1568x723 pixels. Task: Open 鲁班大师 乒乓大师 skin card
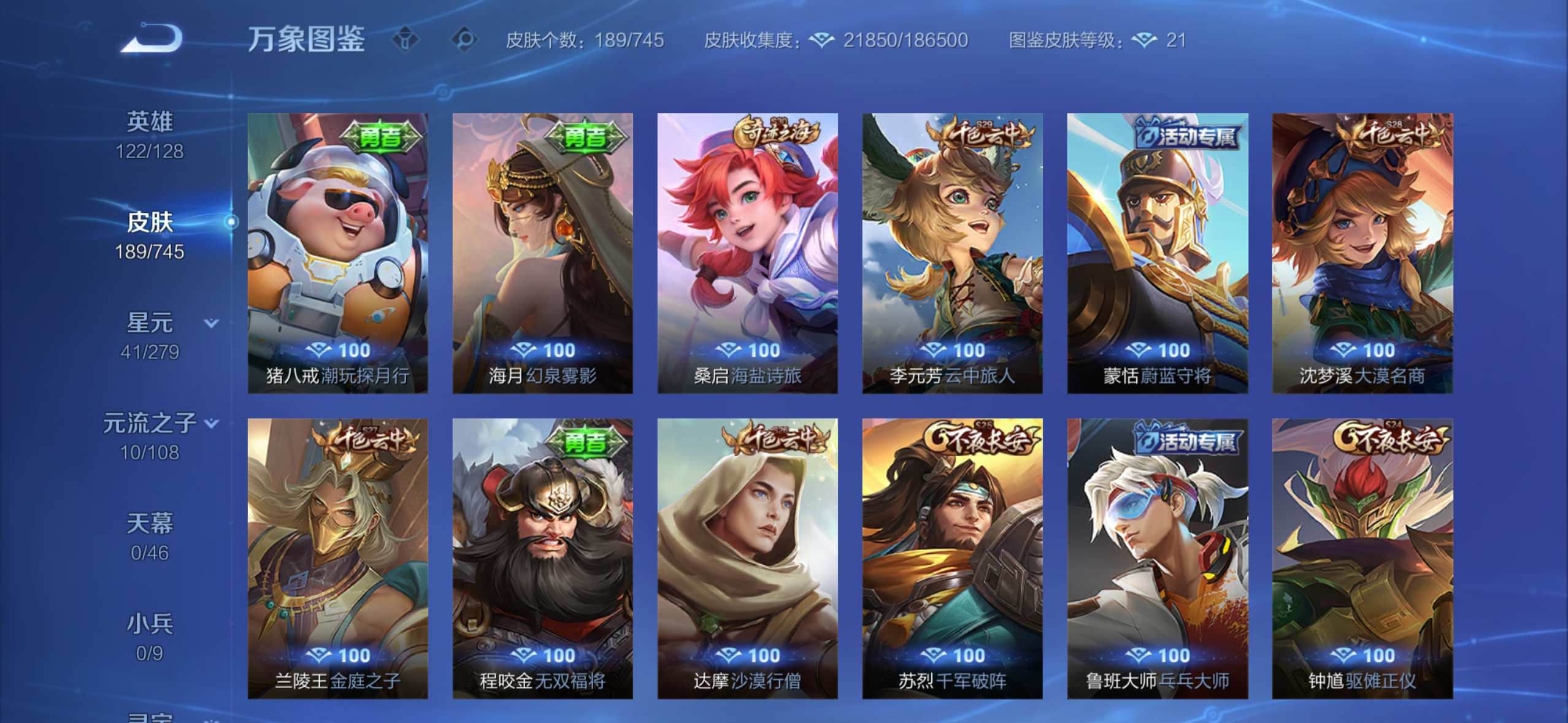pos(1158,558)
